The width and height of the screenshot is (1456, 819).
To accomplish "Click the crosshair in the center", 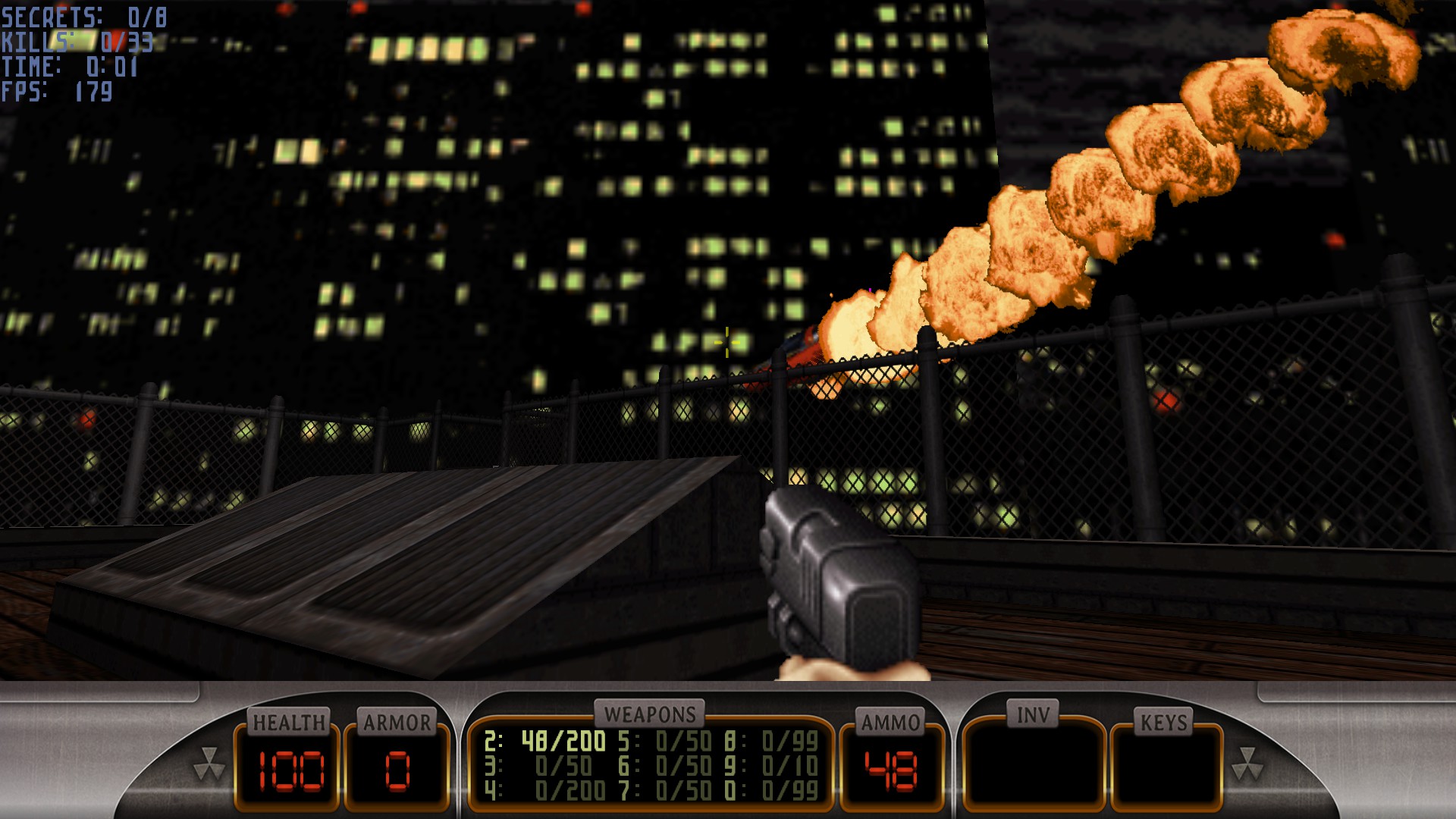I will 726,342.
